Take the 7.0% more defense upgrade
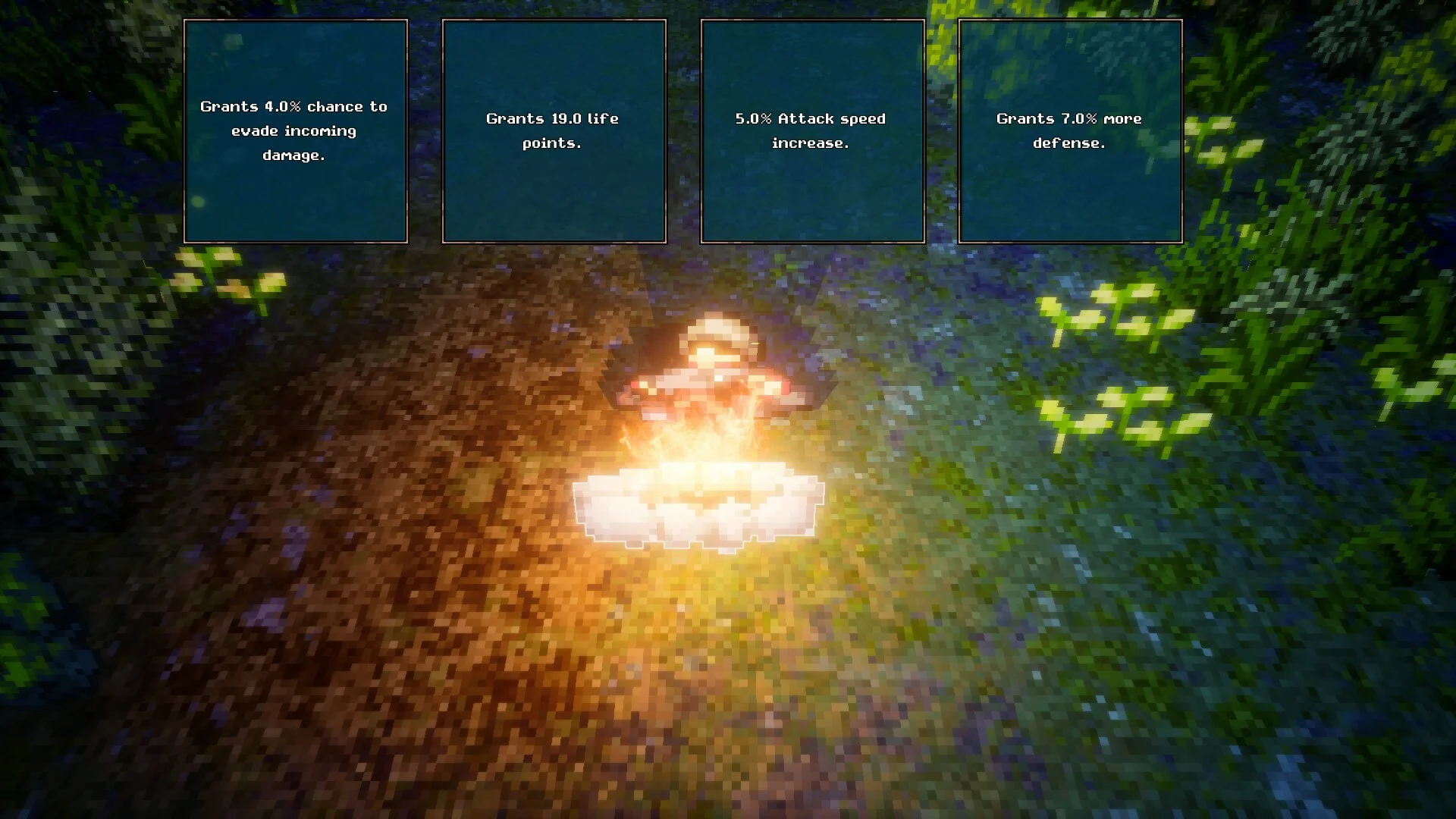 pyautogui.click(x=1070, y=131)
